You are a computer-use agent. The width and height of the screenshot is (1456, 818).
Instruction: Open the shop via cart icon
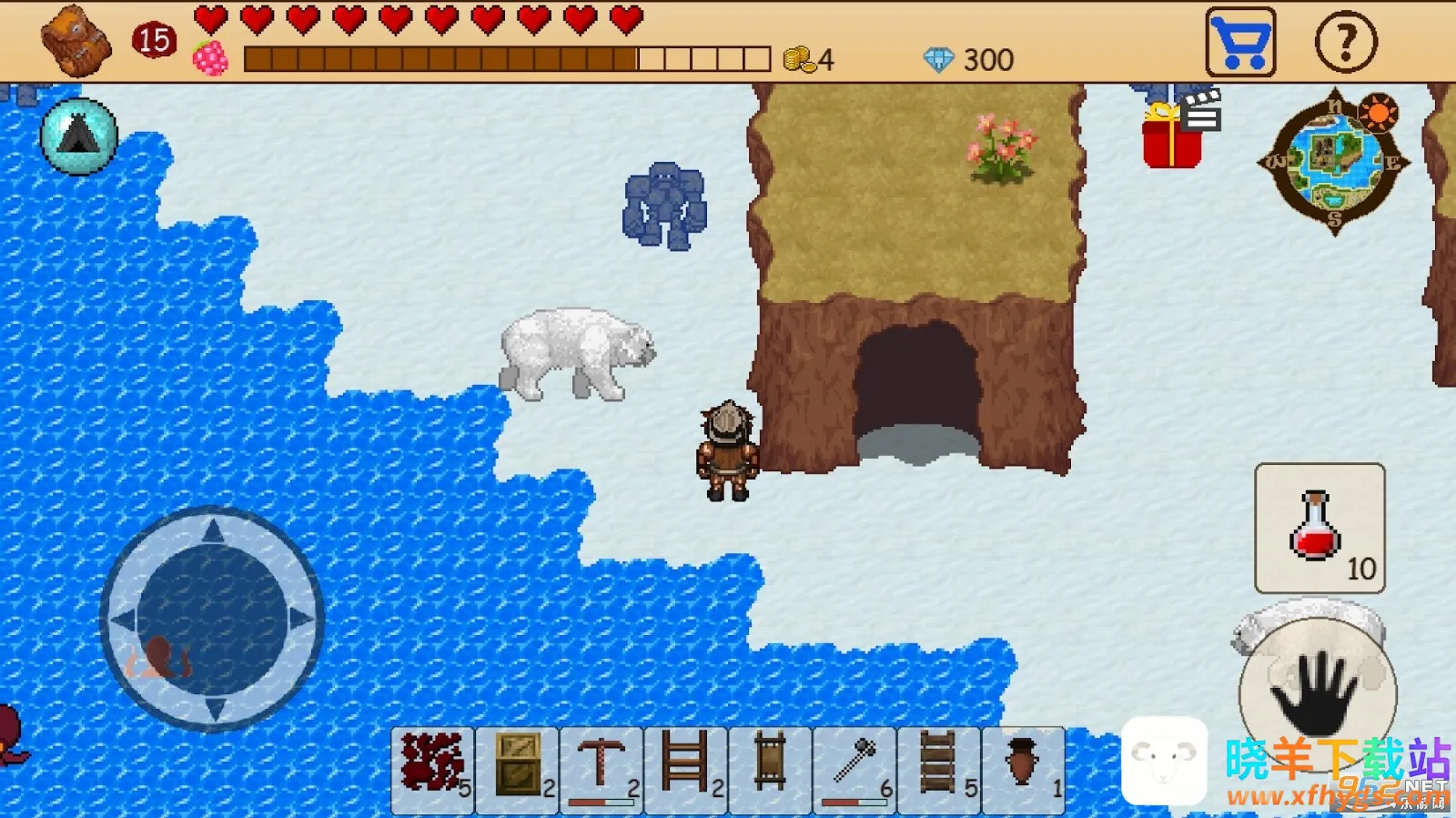pos(1239,40)
